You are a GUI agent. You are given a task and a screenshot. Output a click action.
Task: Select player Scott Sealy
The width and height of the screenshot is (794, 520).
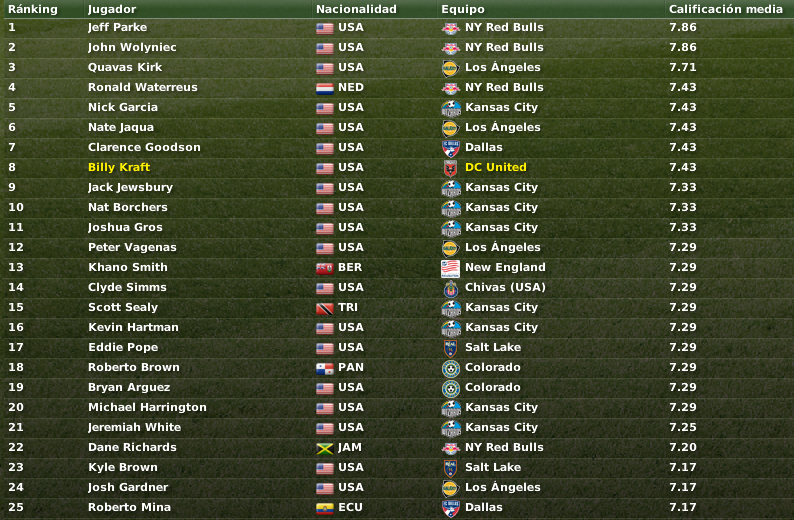123,307
